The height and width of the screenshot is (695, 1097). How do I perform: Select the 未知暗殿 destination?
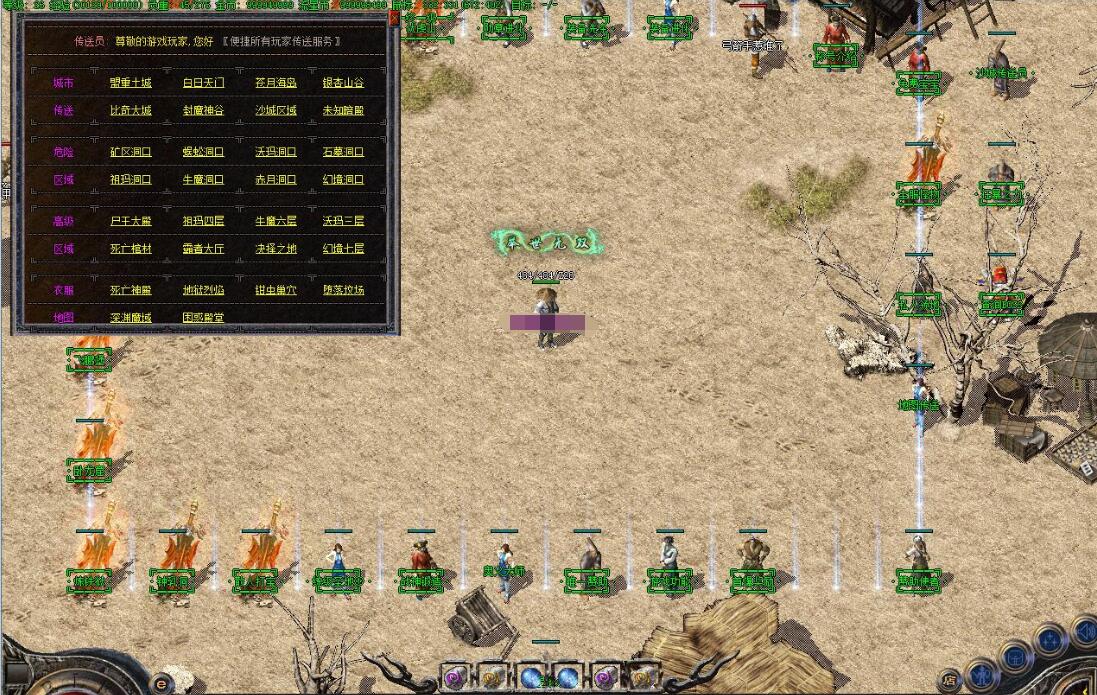coord(343,111)
